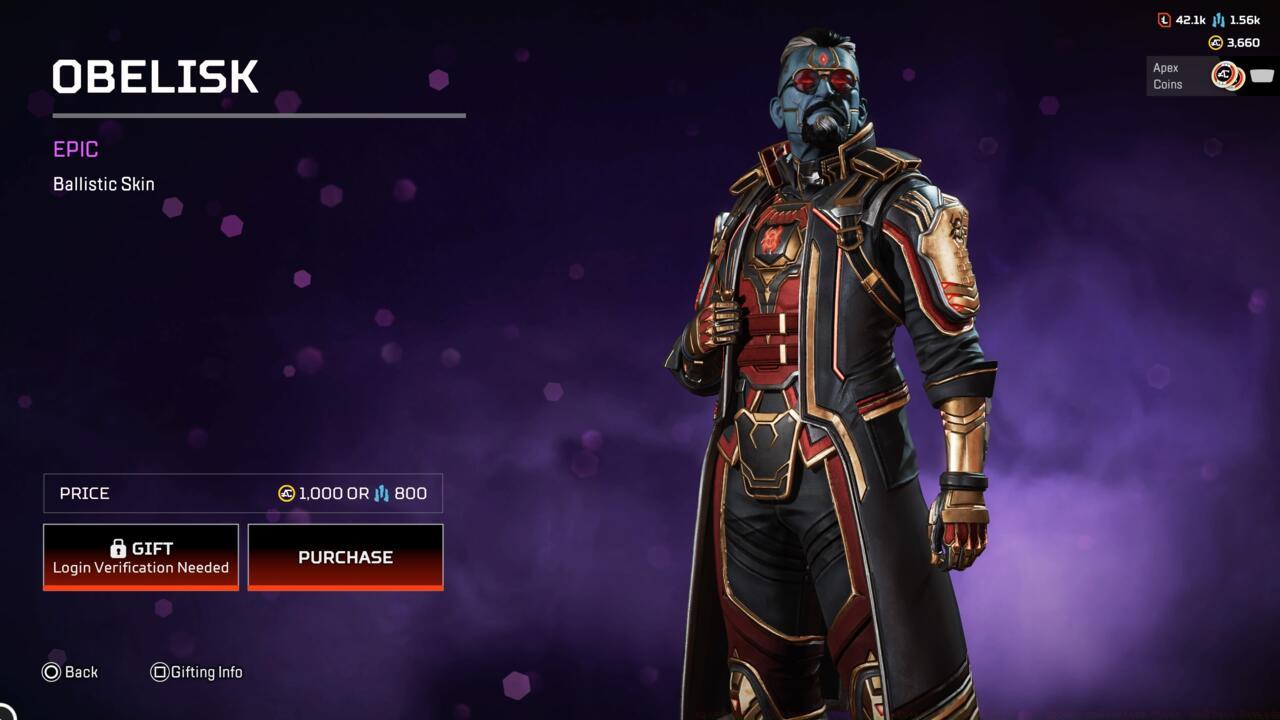Image resolution: width=1280 pixels, height=720 pixels.
Task: Click the OBELISK skin title
Action: coord(155,78)
